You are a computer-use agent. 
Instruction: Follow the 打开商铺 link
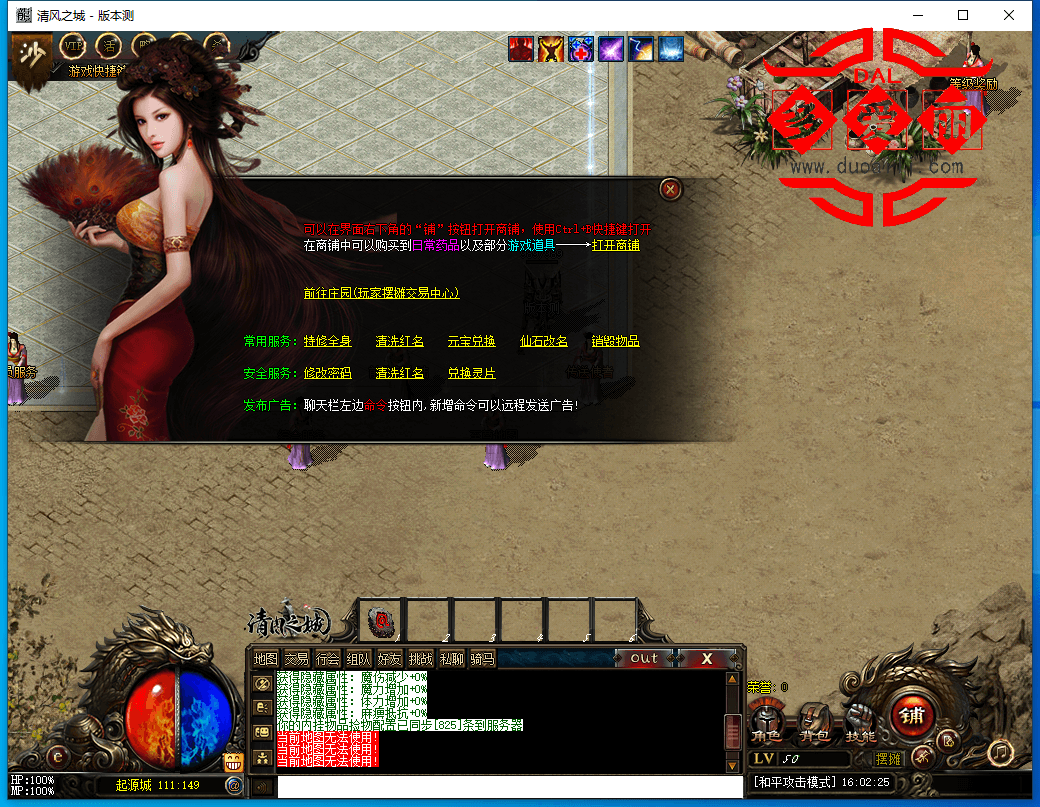pyautogui.click(x=615, y=245)
